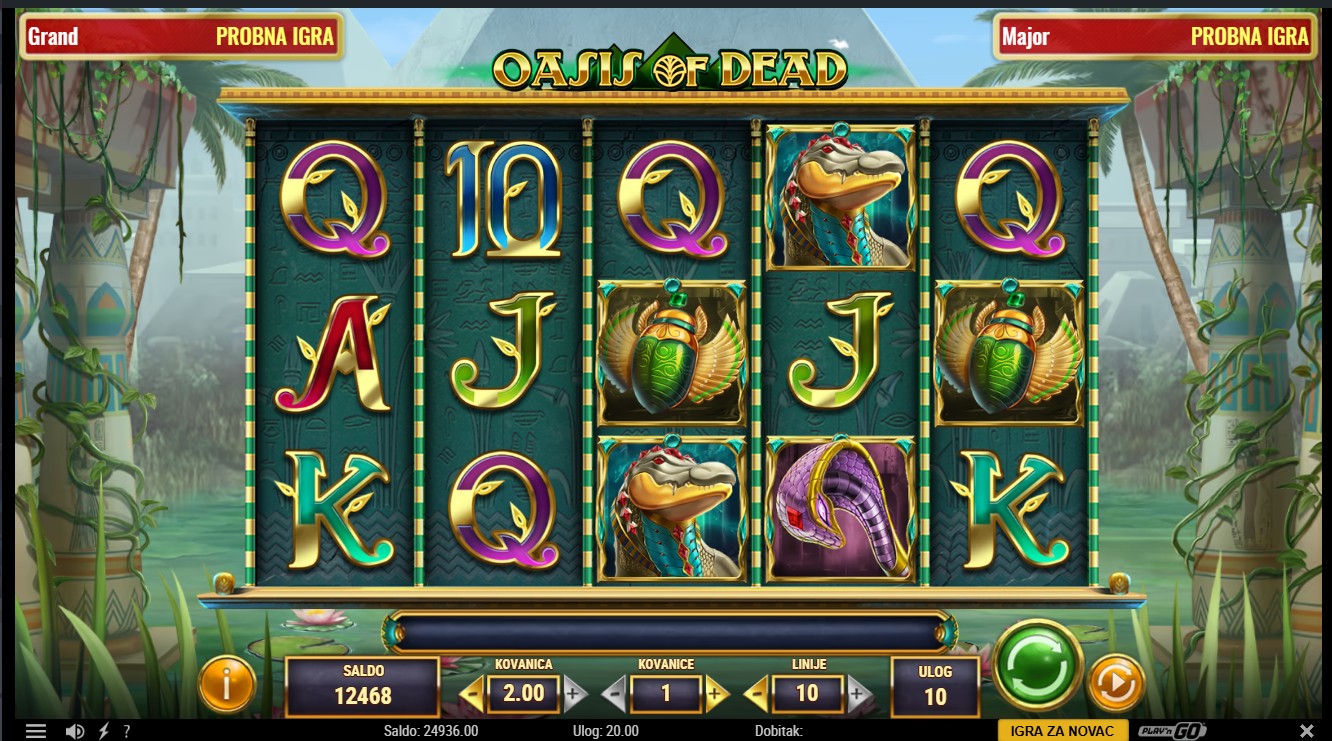Toggle the sound speaker icon

coord(75,731)
